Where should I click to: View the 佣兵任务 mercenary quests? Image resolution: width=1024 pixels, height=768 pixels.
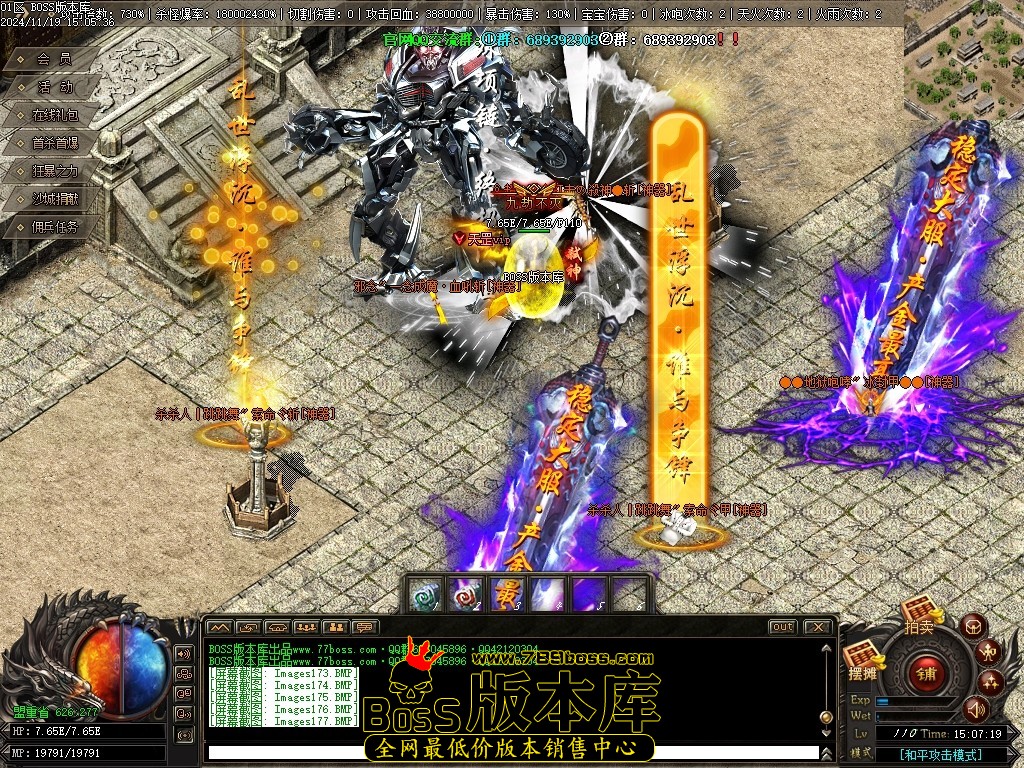coord(54,227)
